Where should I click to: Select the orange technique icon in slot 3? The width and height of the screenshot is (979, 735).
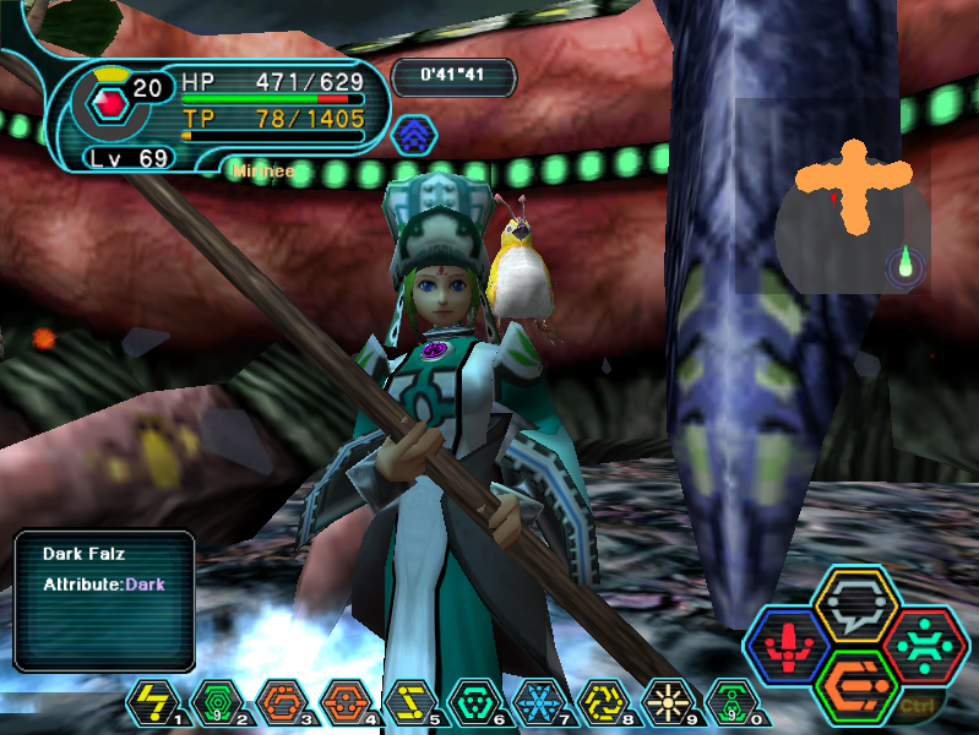pyautogui.click(x=280, y=701)
